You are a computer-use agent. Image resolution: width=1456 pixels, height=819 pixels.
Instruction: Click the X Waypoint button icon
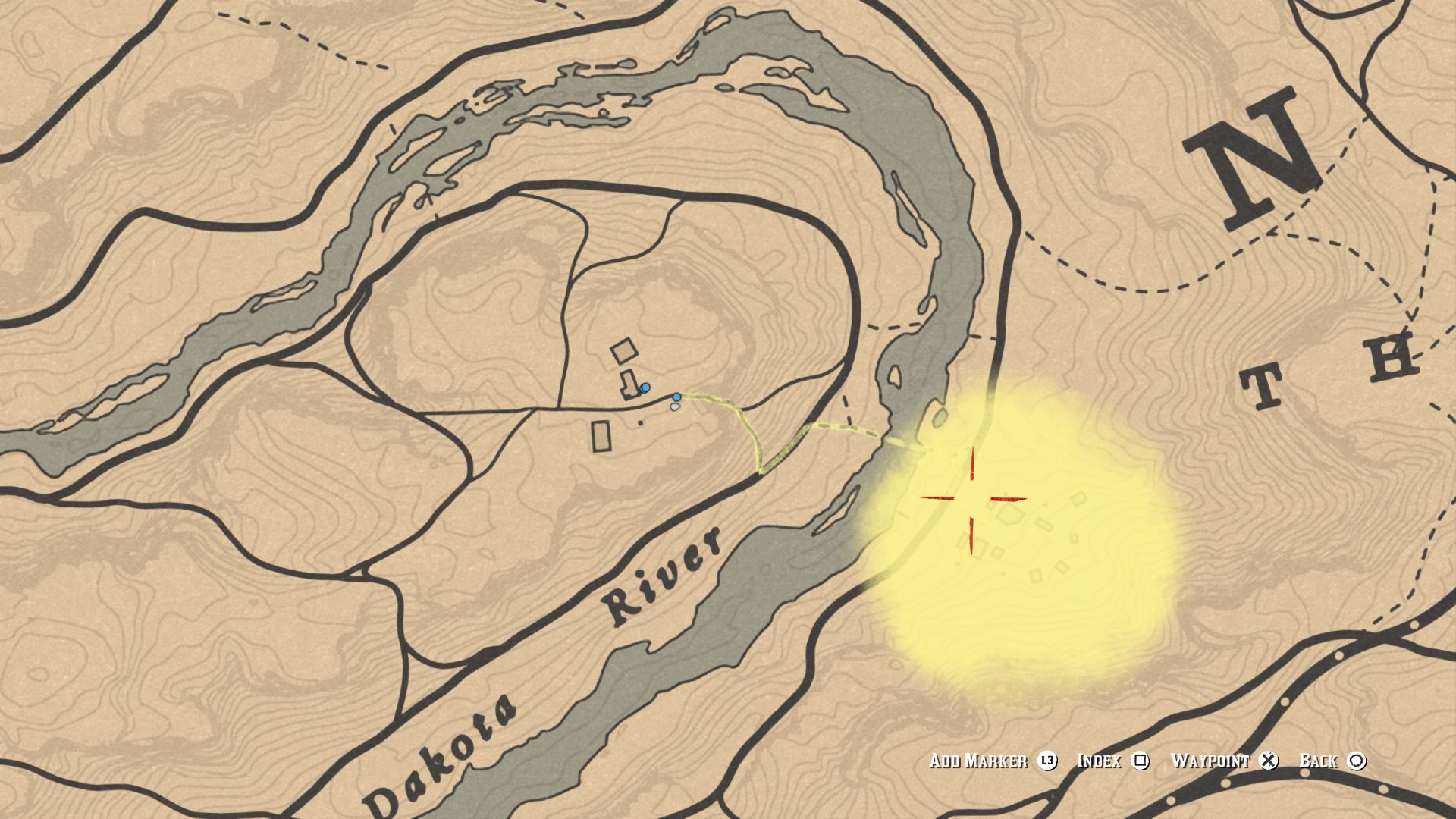click(1268, 761)
